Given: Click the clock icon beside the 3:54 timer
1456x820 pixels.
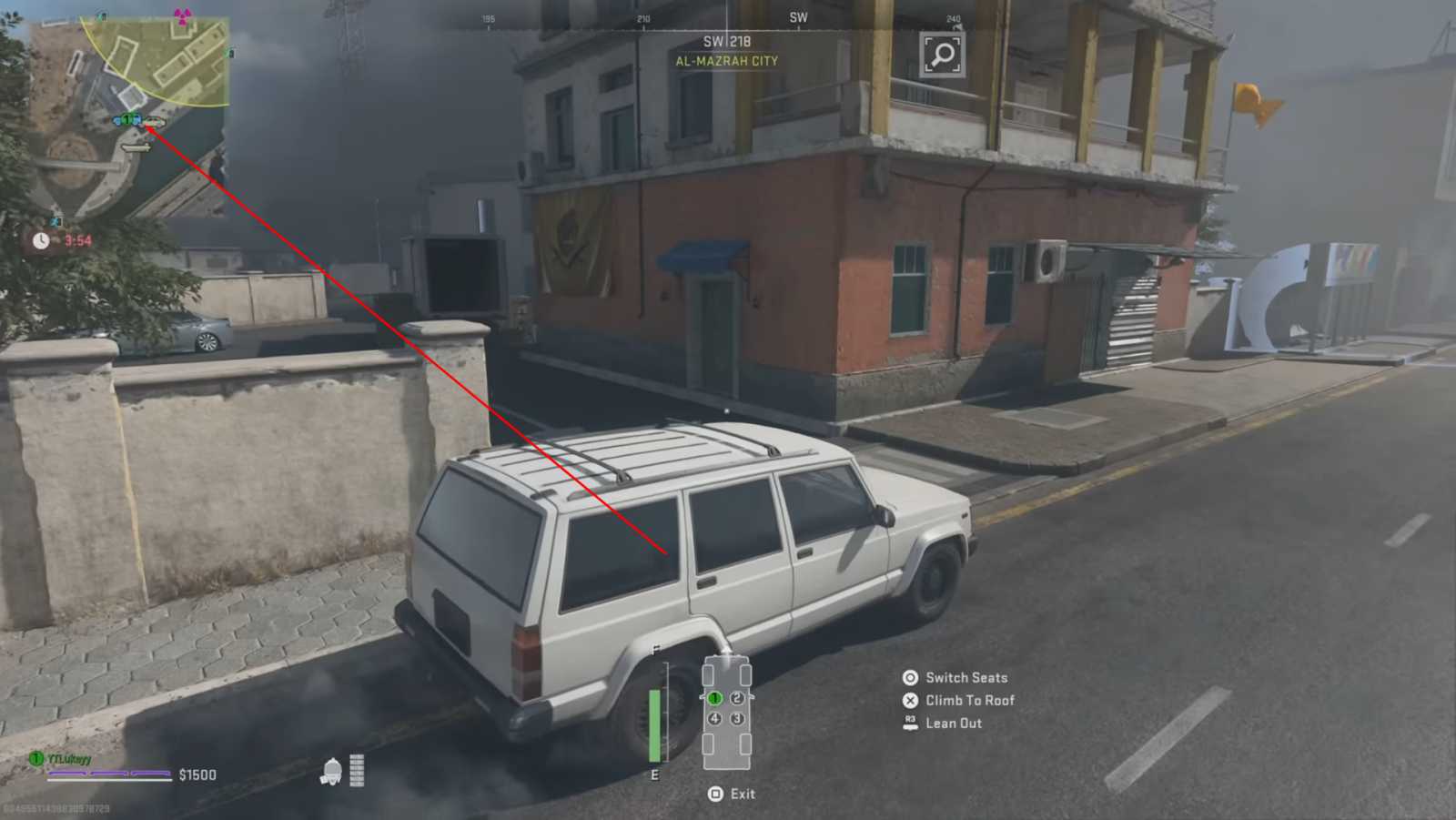Looking at the screenshot, I should click(x=41, y=241).
